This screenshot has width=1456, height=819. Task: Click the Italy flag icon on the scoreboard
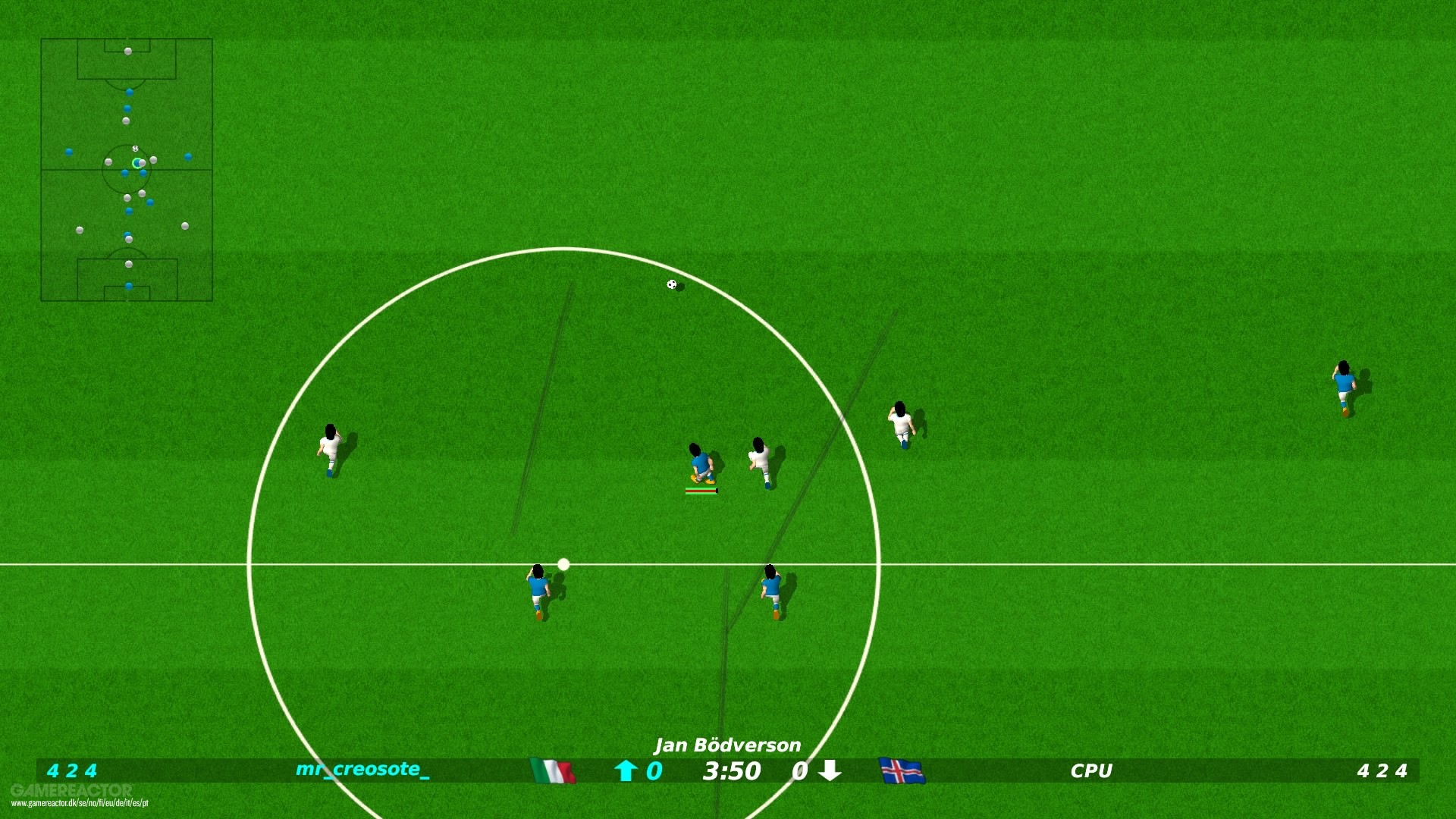pos(551,771)
